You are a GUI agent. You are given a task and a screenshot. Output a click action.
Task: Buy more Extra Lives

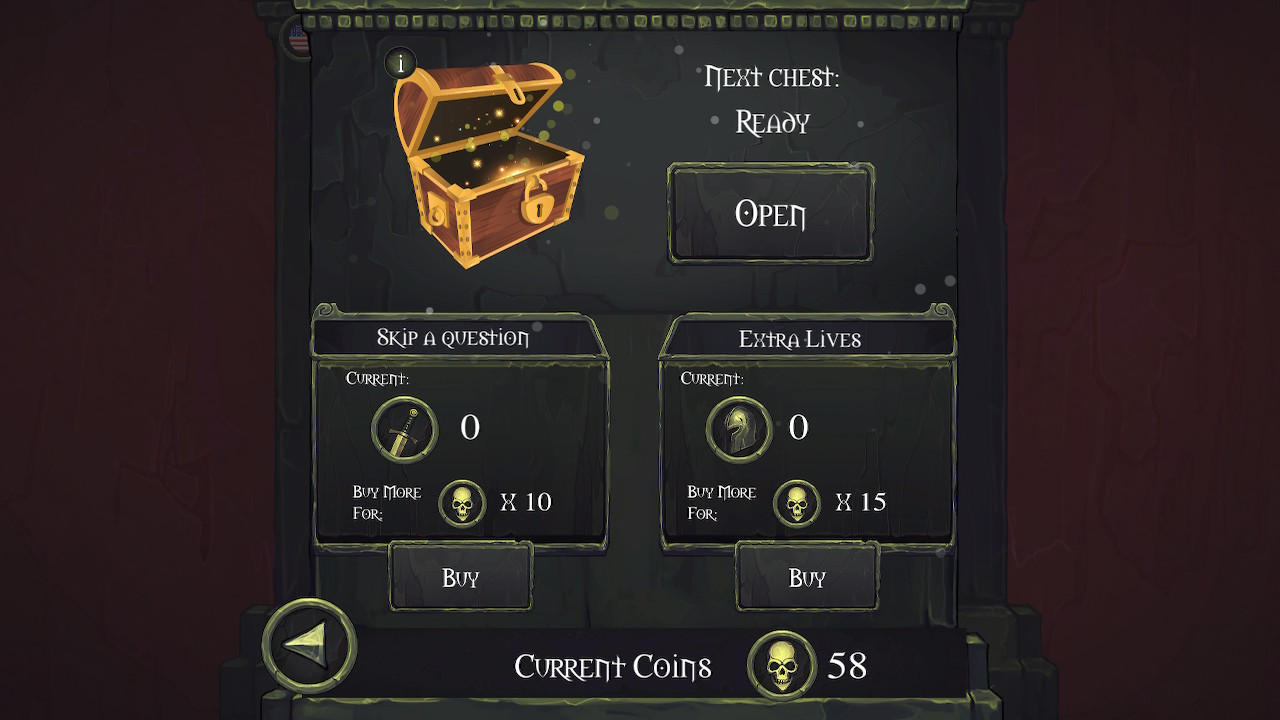coord(806,578)
